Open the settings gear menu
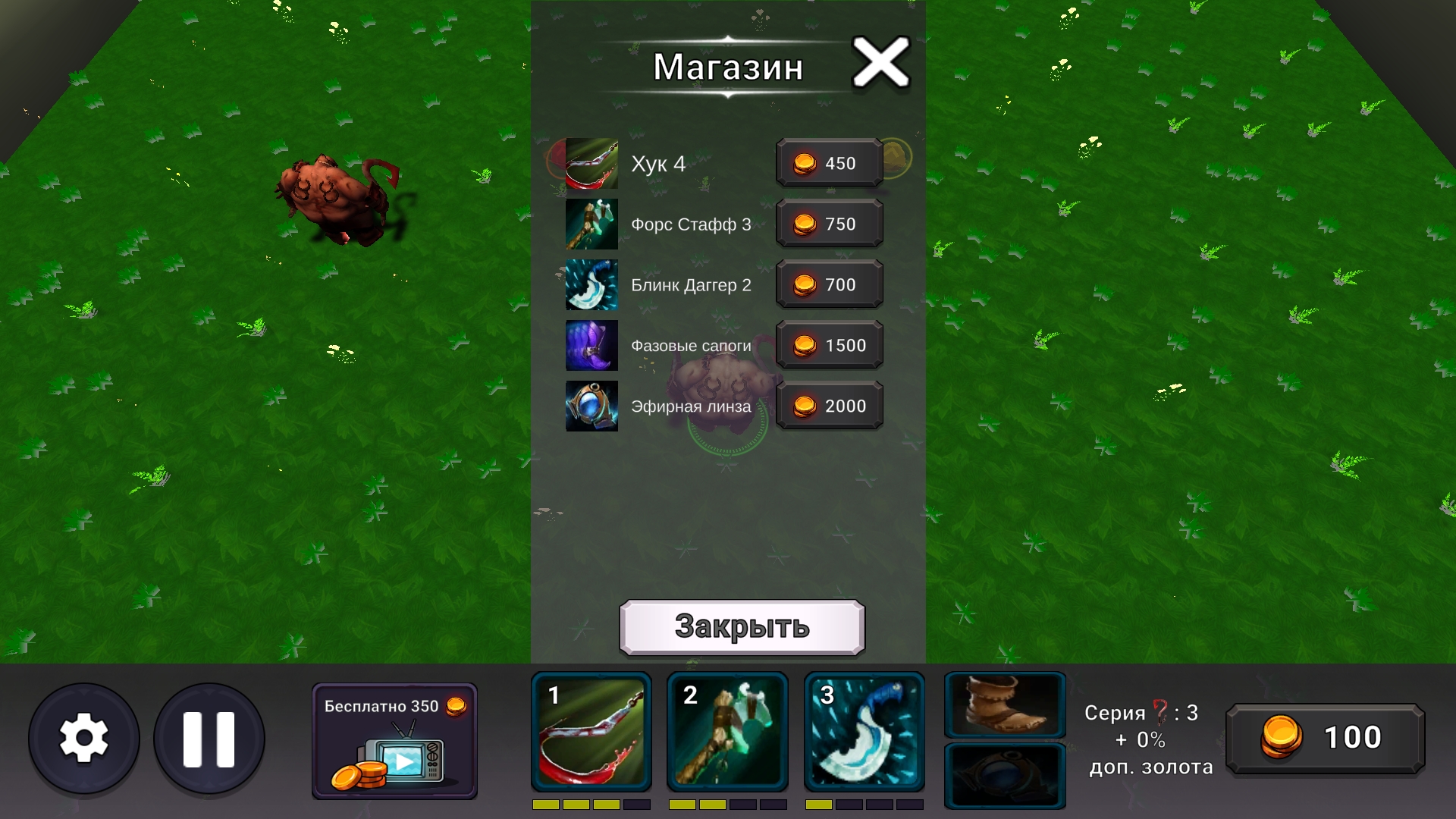This screenshot has width=1456, height=819. [86, 738]
